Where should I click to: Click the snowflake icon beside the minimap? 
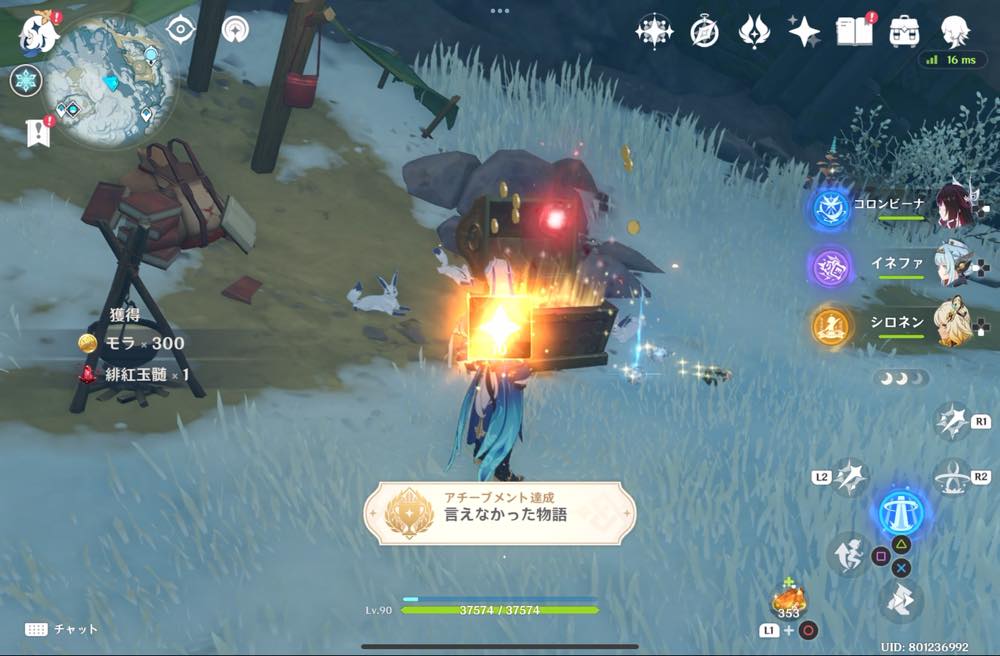coord(25,81)
